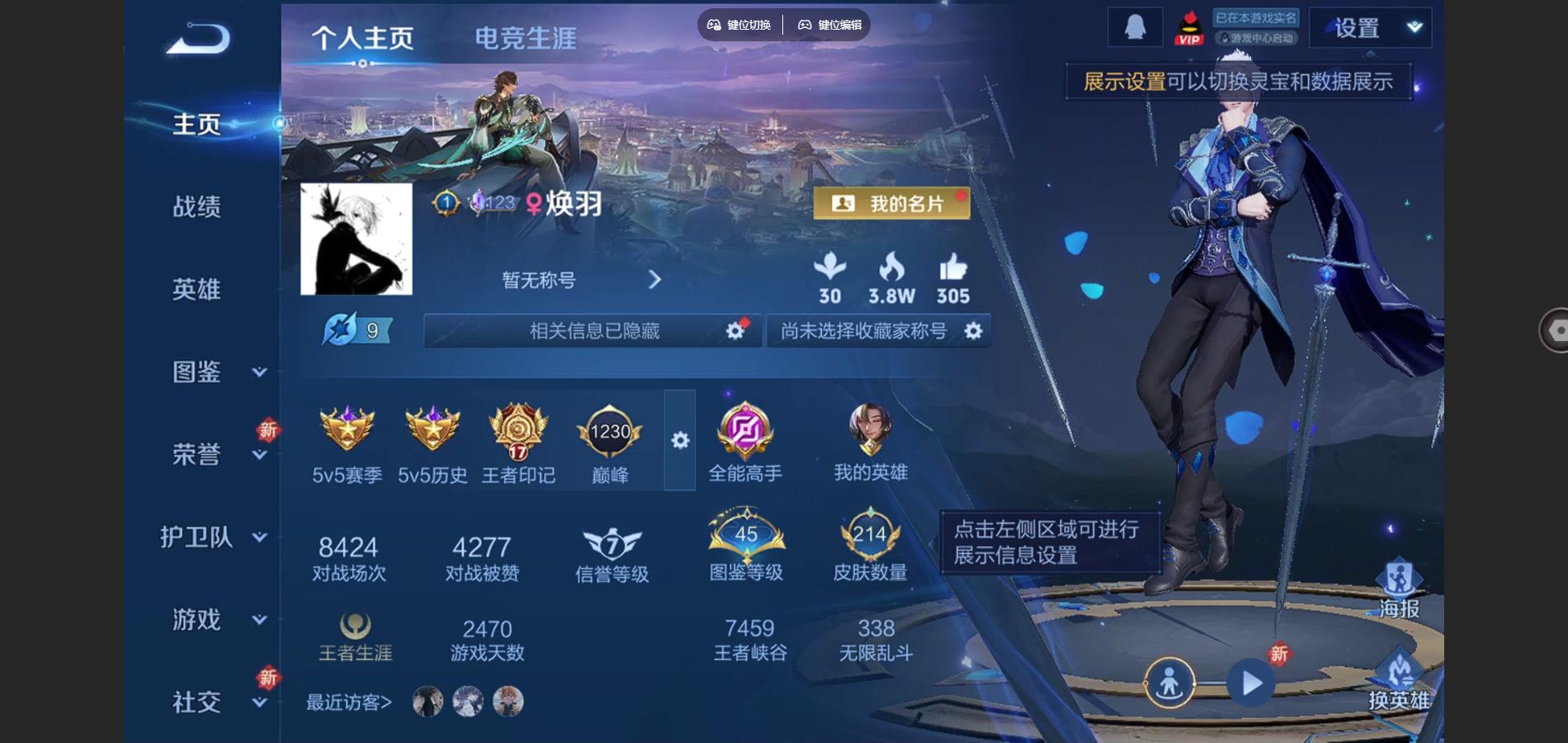Open the collector title settings gear
The image size is (1568, 743).
(x=974, y=330)
